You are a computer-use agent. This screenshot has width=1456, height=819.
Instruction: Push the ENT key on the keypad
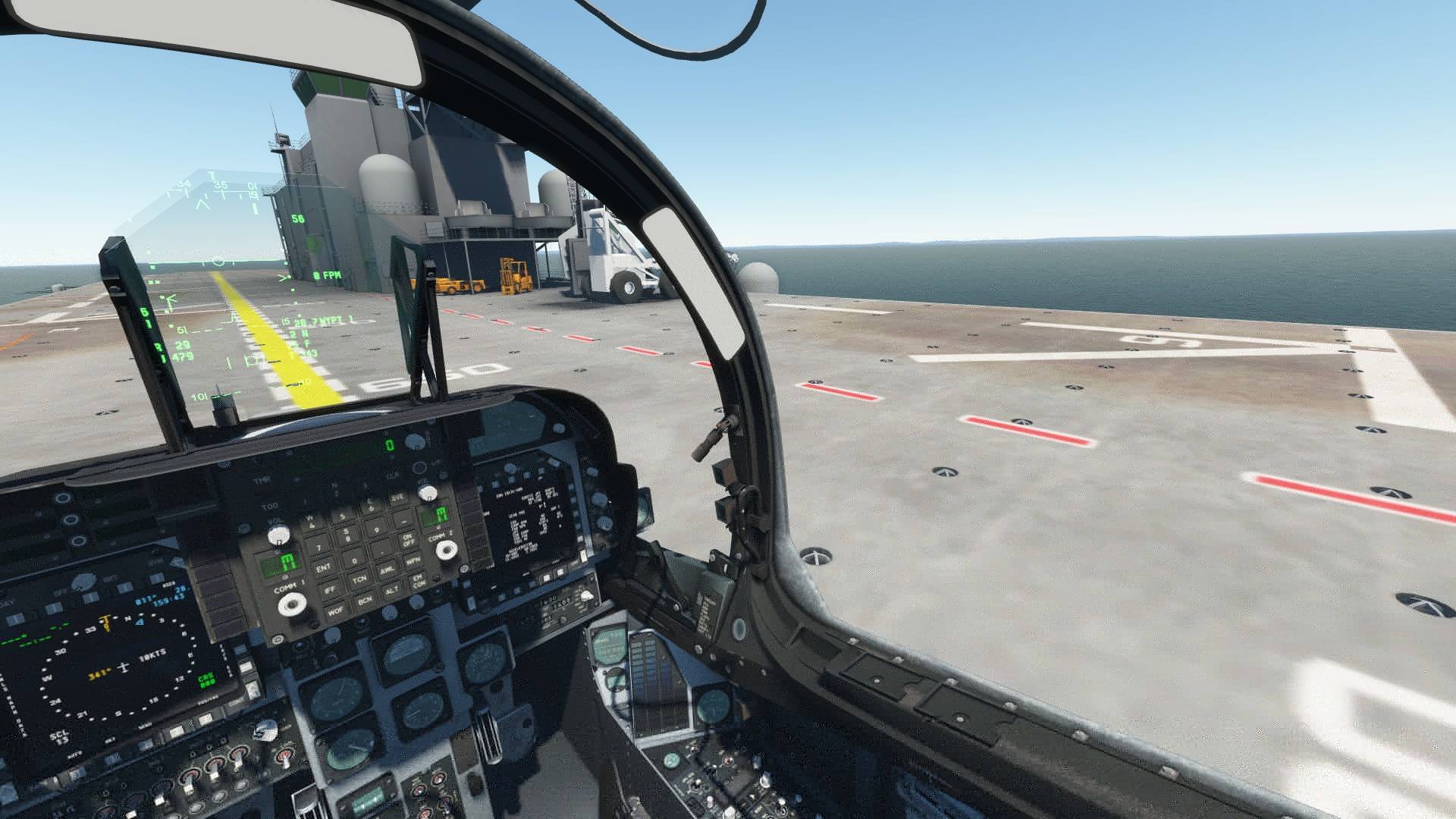[x=324, y=567]
